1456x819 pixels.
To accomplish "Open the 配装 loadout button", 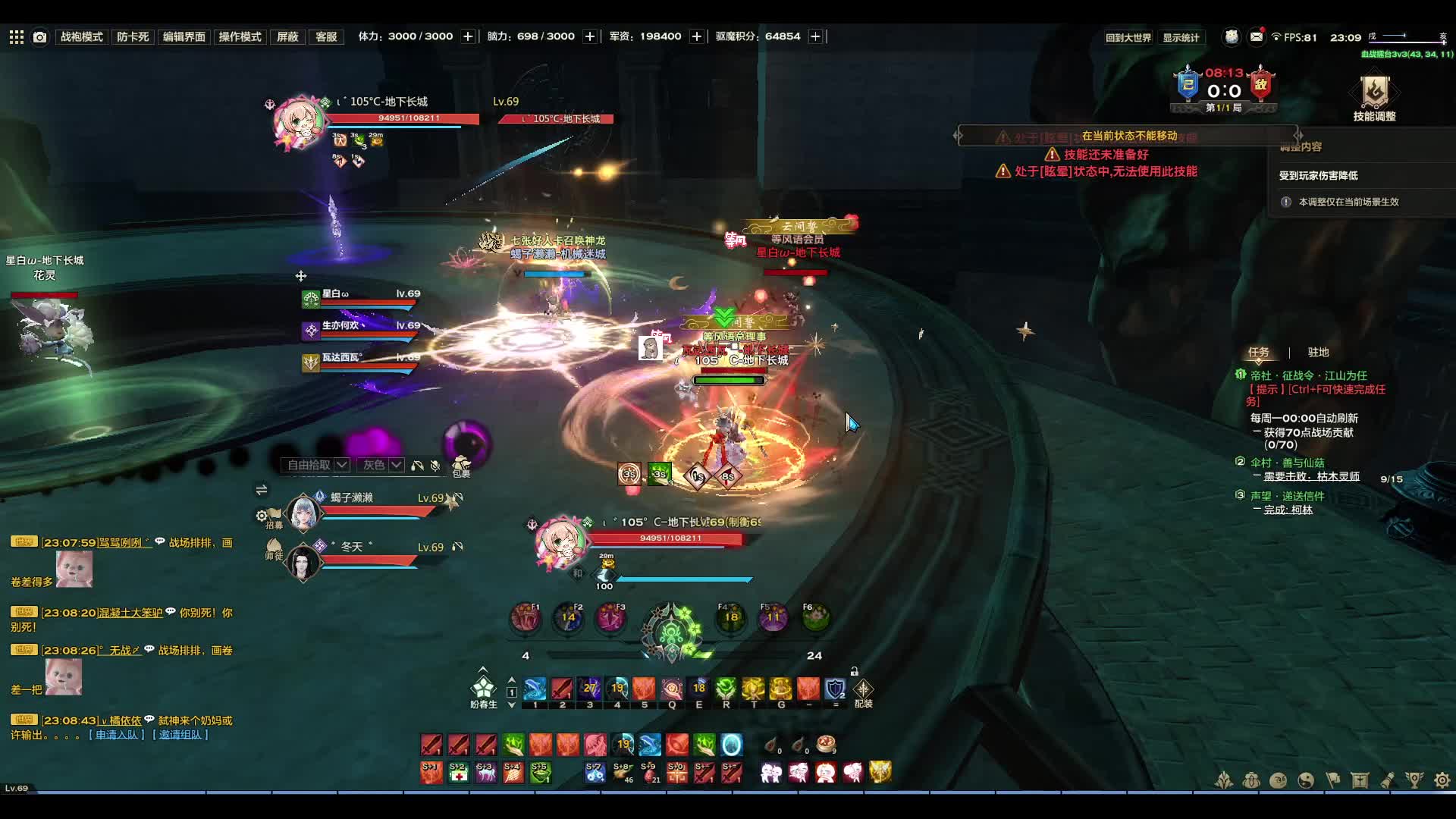I will tap(863, 692).
